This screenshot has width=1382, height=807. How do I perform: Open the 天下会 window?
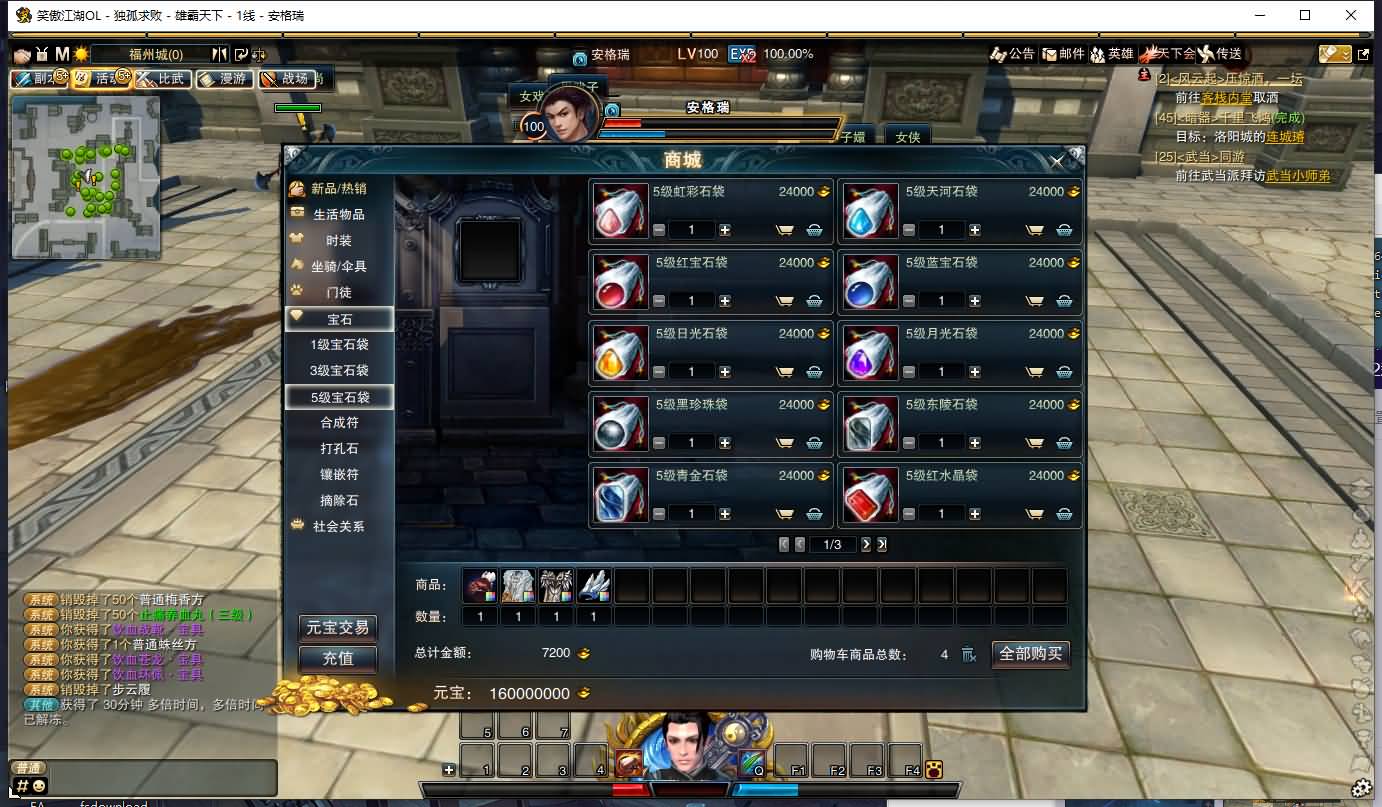point(1169,54)
